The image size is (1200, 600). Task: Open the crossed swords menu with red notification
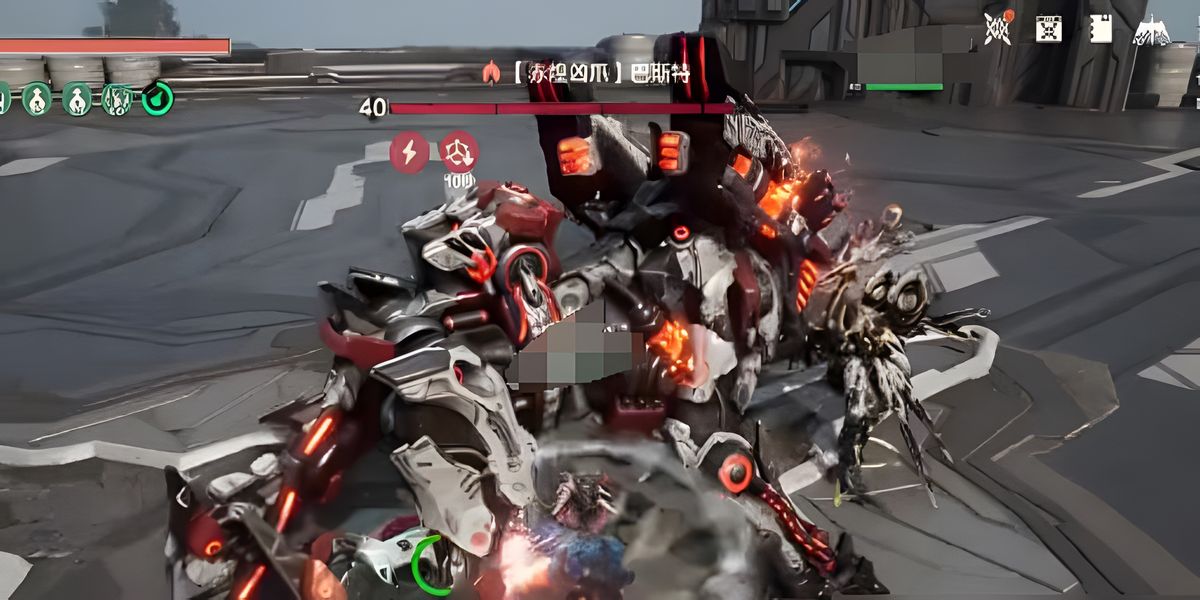(x=997, y=28)
